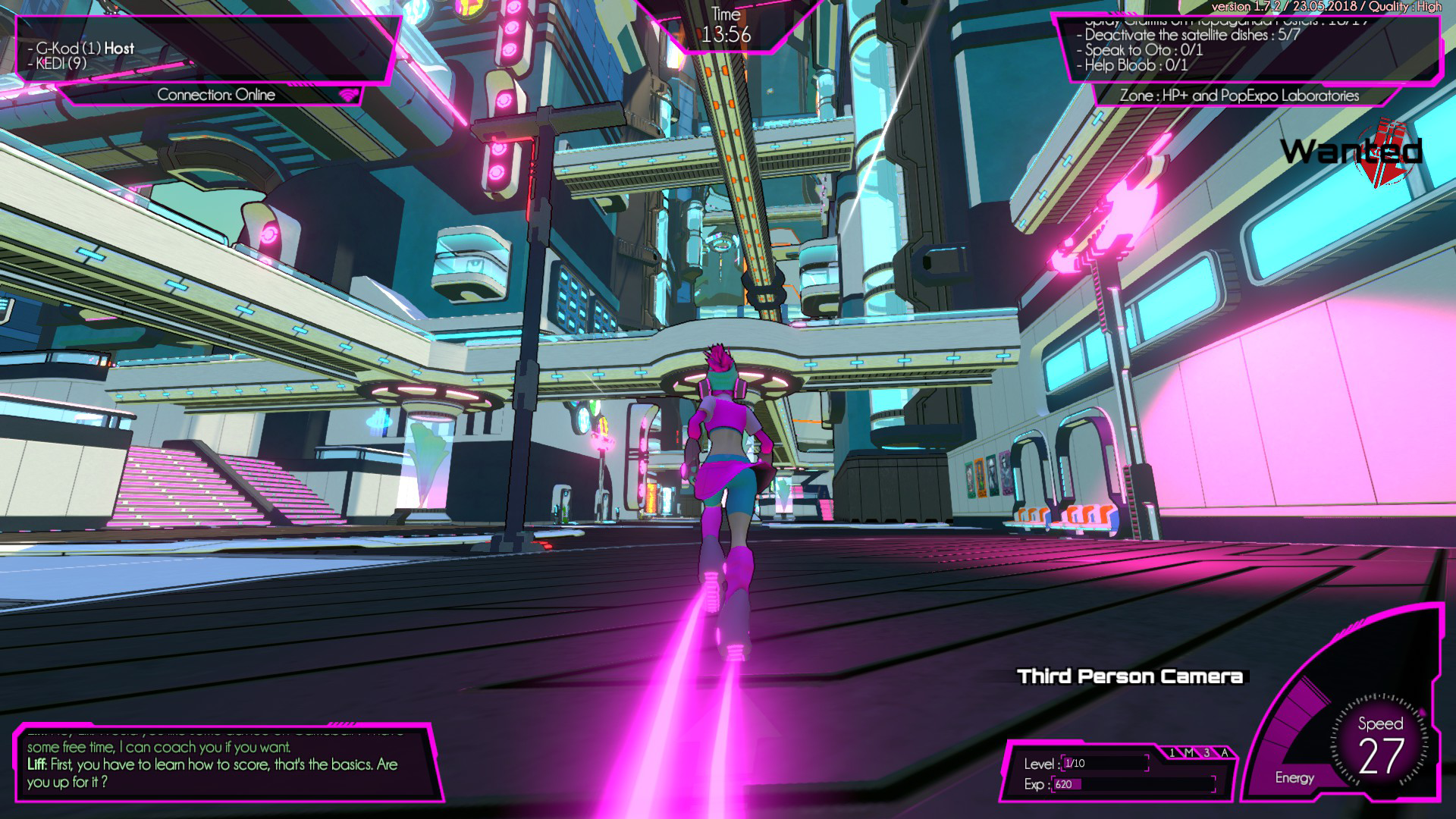Viewport: 1456px width, 819px height.
Task: Switch to the 1 tab above Level
Action: point(1172,753)
